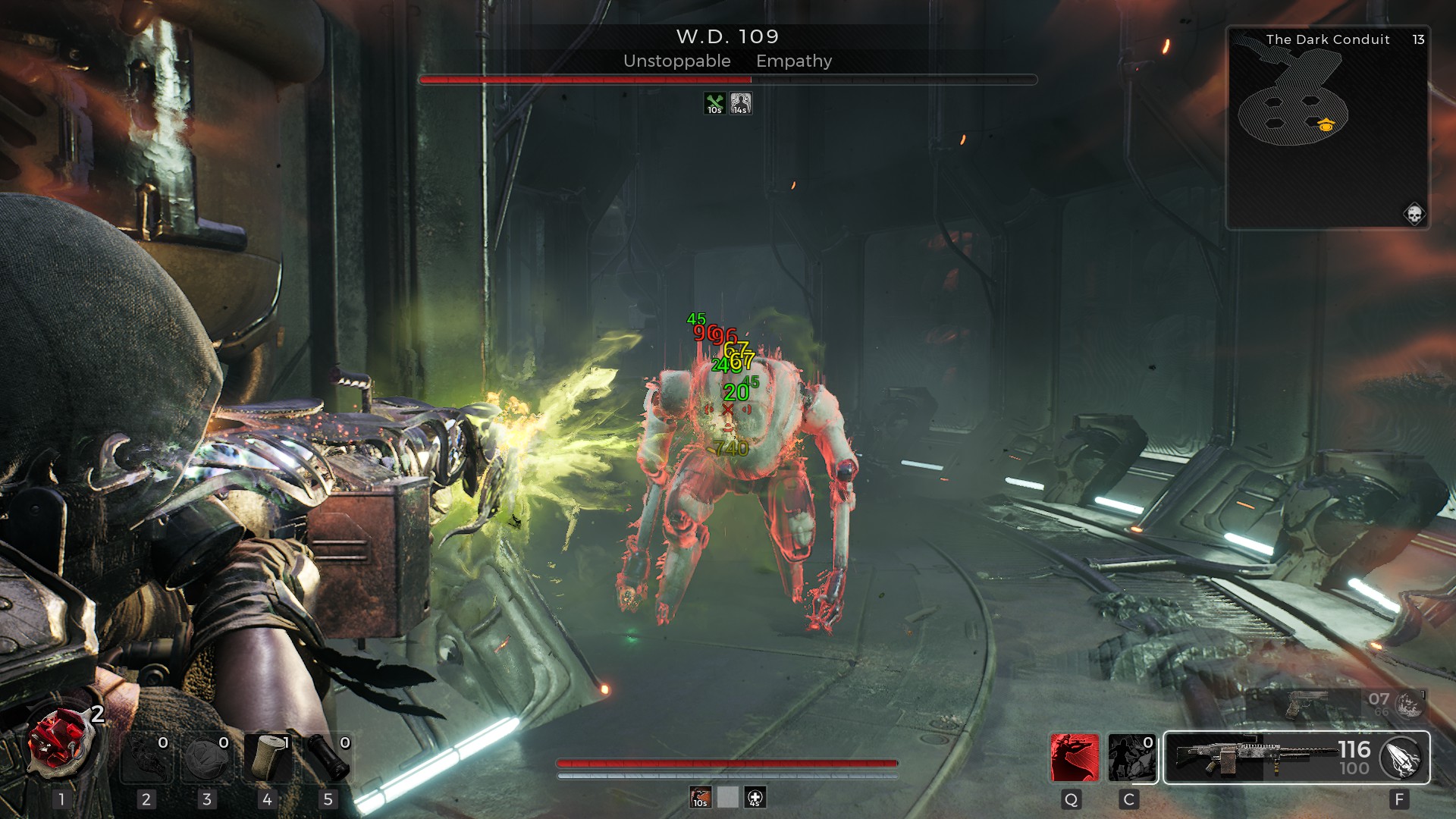1456x819 pixels.
Task: Click the pistol's weapon mod icon
Action: coord(1410,704)
